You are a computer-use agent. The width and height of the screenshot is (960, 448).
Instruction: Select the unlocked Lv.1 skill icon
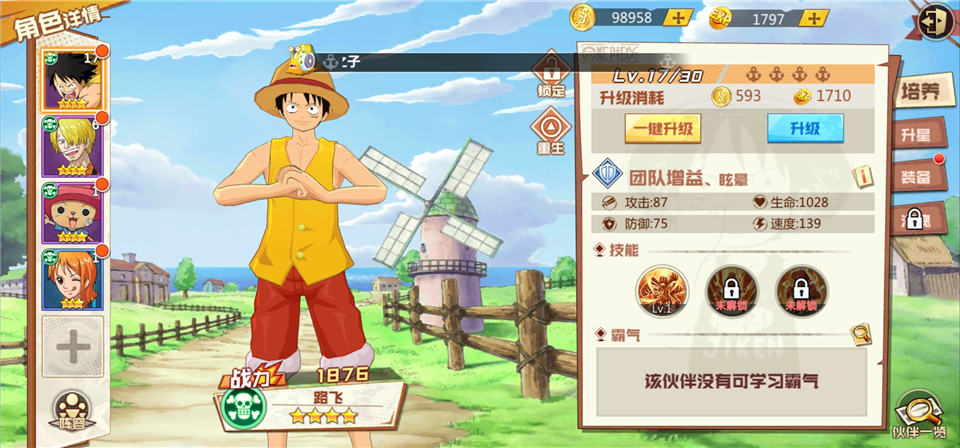tap(662, 290)
